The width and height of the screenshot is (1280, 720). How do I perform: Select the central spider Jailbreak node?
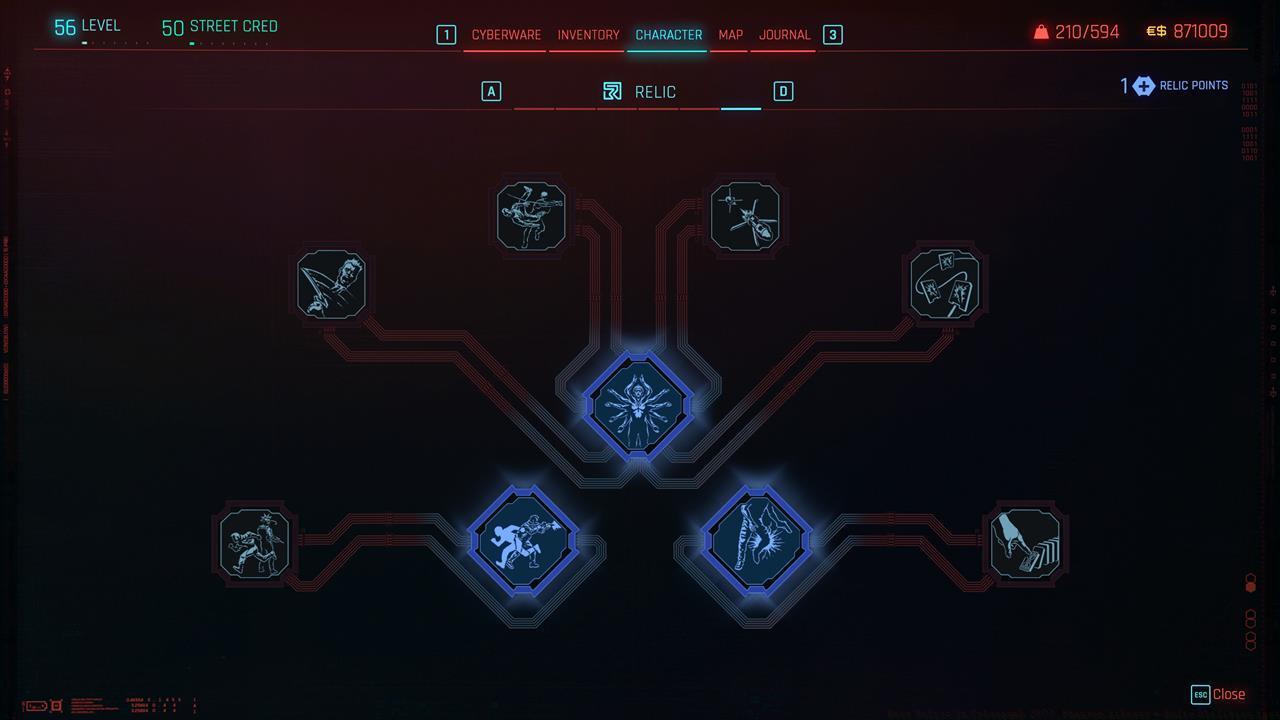coord(640,404)
